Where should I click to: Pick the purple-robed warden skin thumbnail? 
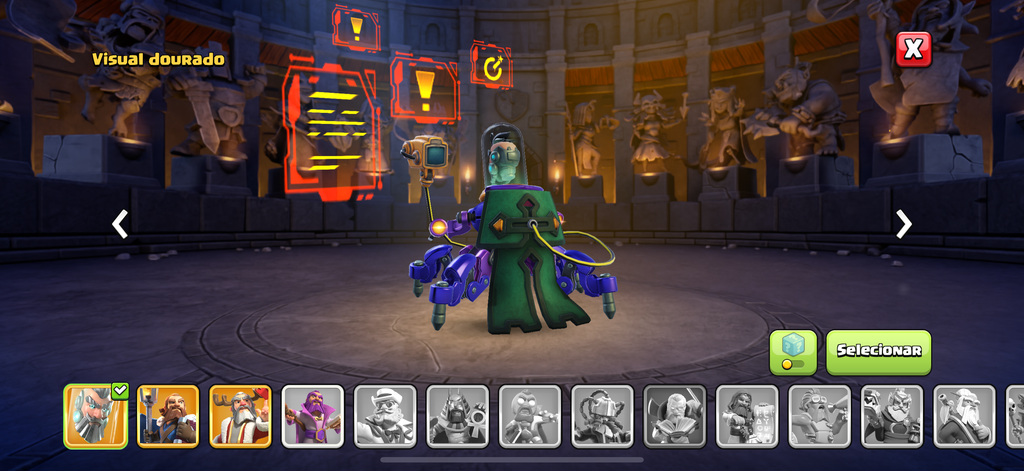(312, 415)
